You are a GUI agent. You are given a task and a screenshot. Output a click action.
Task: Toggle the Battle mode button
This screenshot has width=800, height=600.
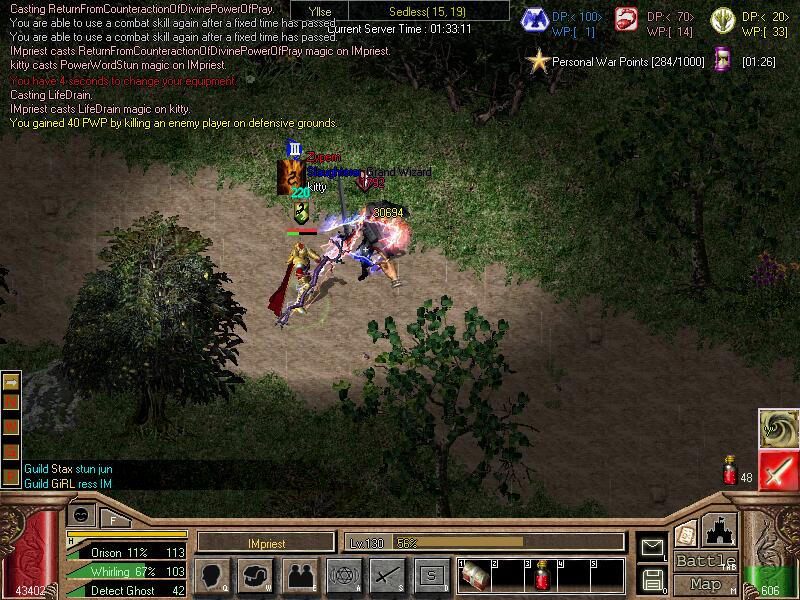pos(706,561)
